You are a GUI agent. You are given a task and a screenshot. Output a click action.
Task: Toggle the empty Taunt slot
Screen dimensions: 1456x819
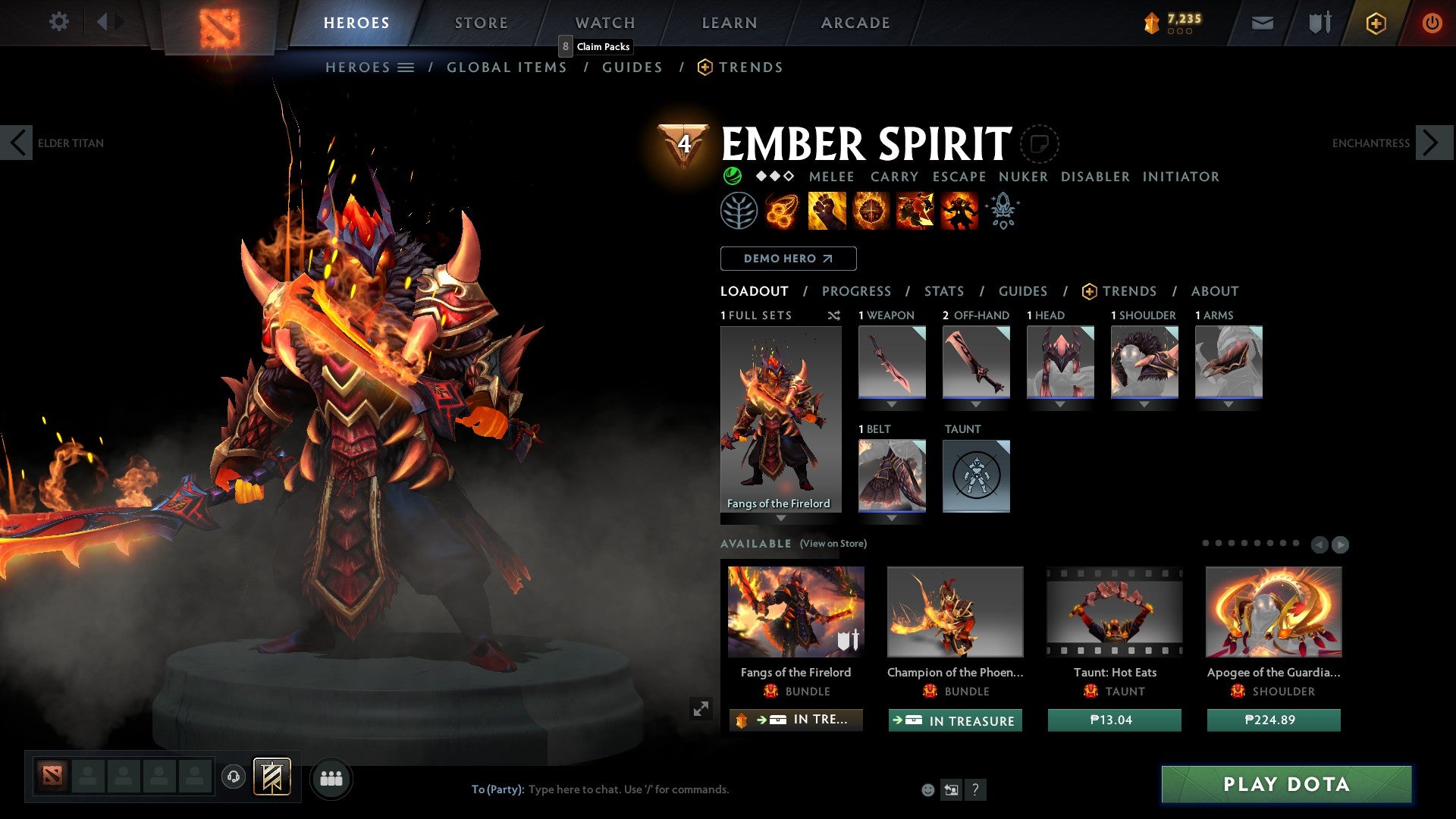click(976, 475)
